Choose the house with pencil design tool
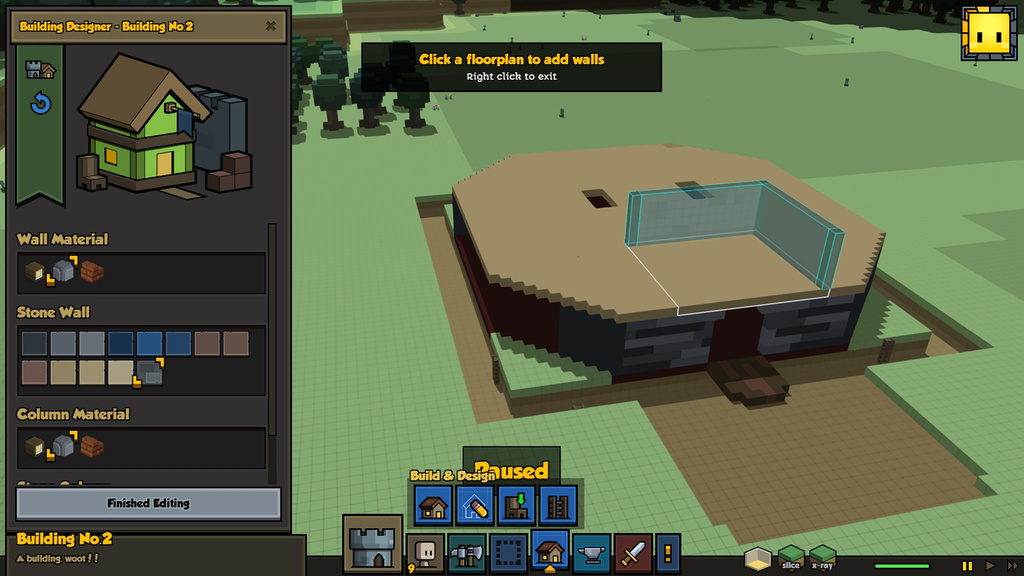The width and height of the screenshot is (1024, 576). (475, 505)
